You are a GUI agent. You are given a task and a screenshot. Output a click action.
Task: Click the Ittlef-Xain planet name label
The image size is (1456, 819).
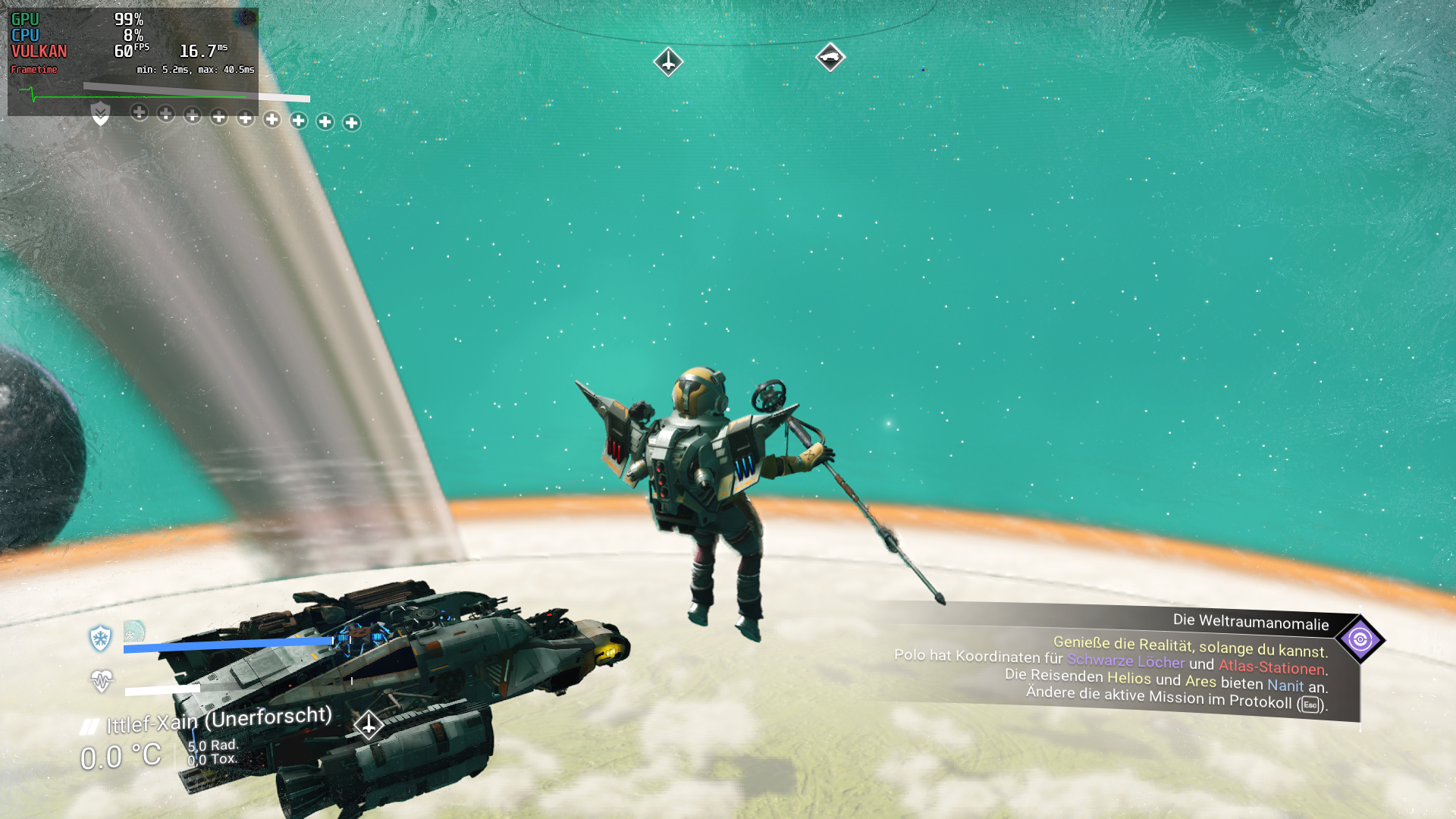pos(218,720)
